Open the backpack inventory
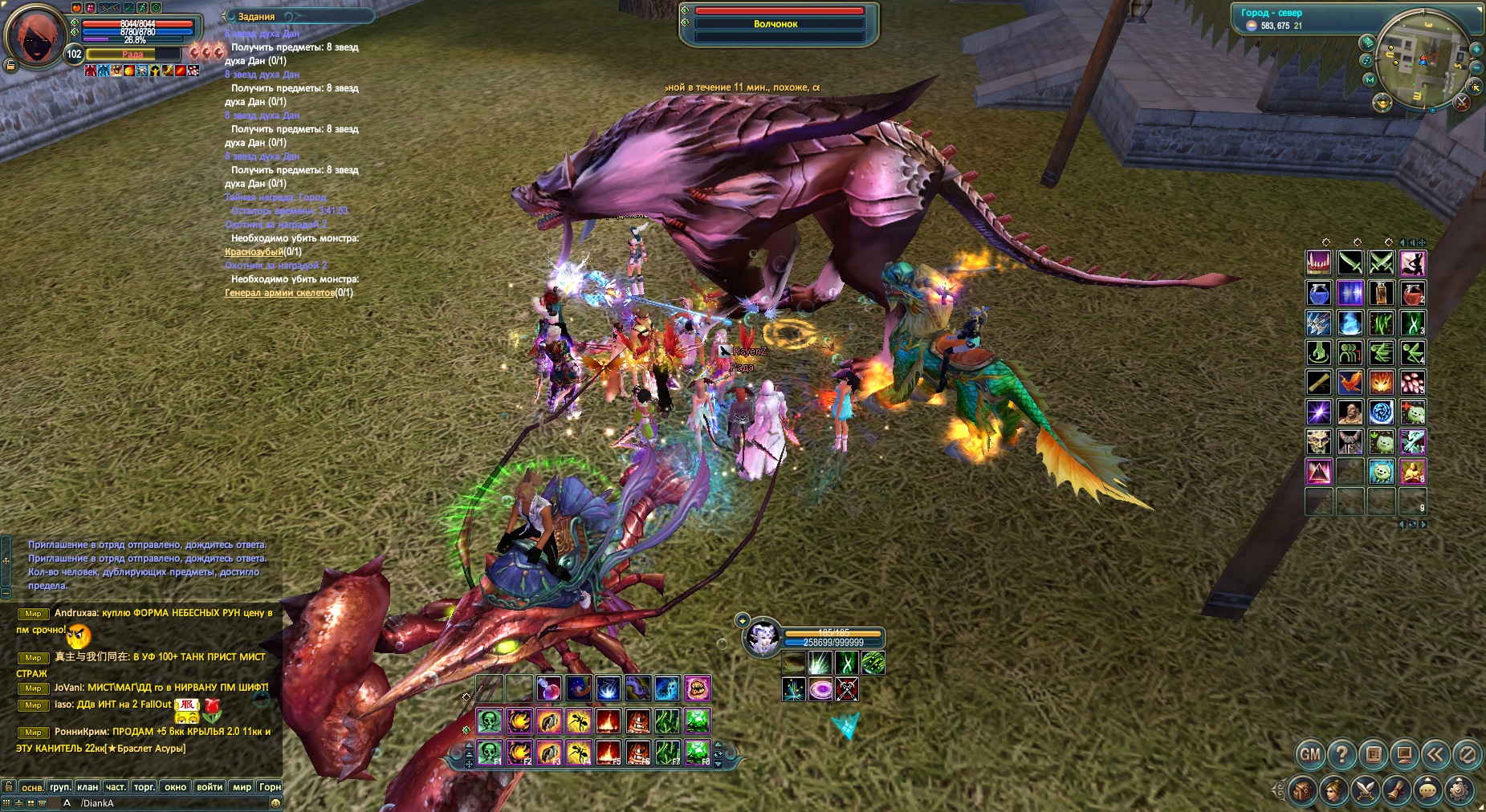 [1302, 791]
